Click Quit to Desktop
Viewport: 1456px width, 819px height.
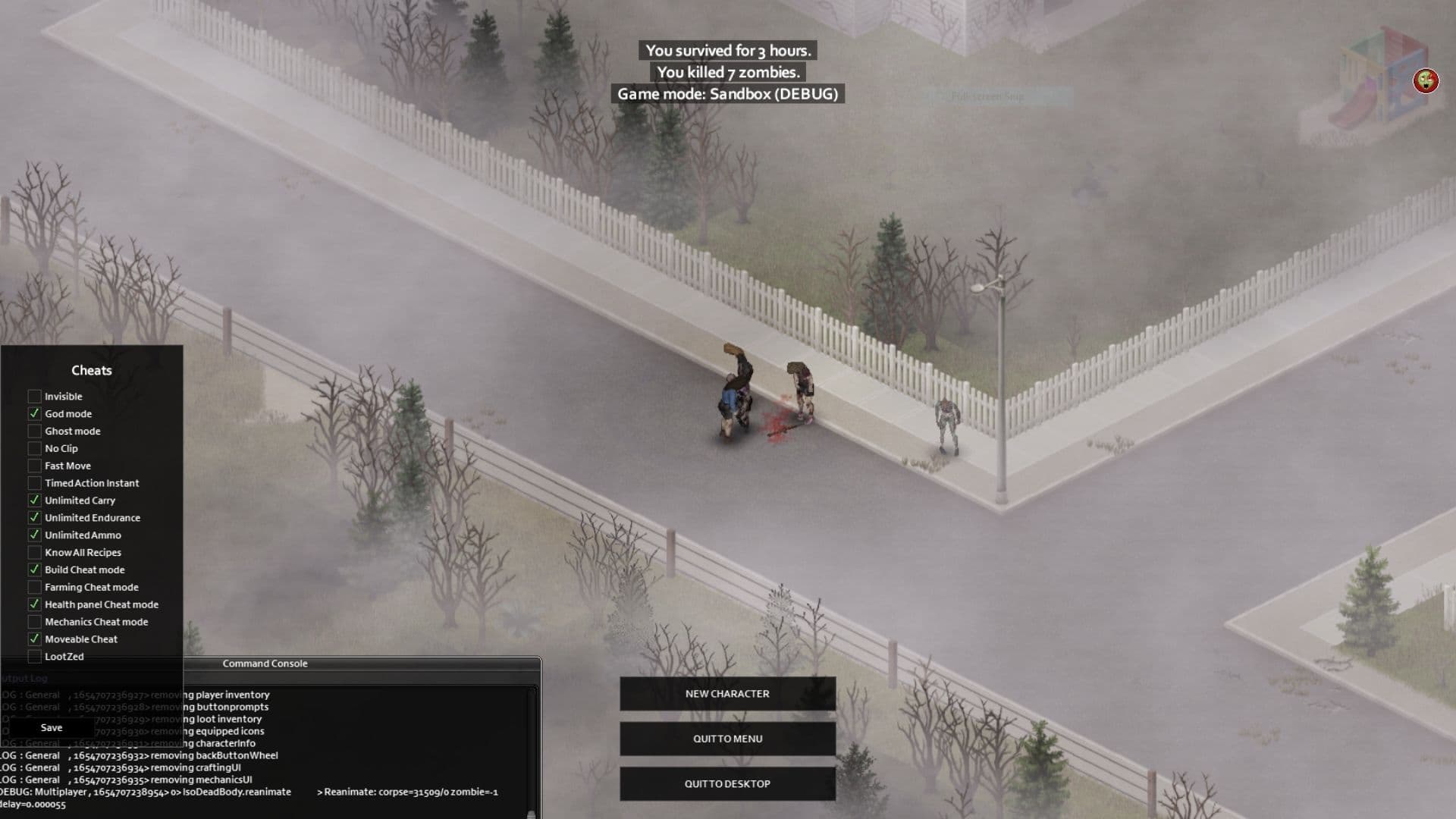726,783
